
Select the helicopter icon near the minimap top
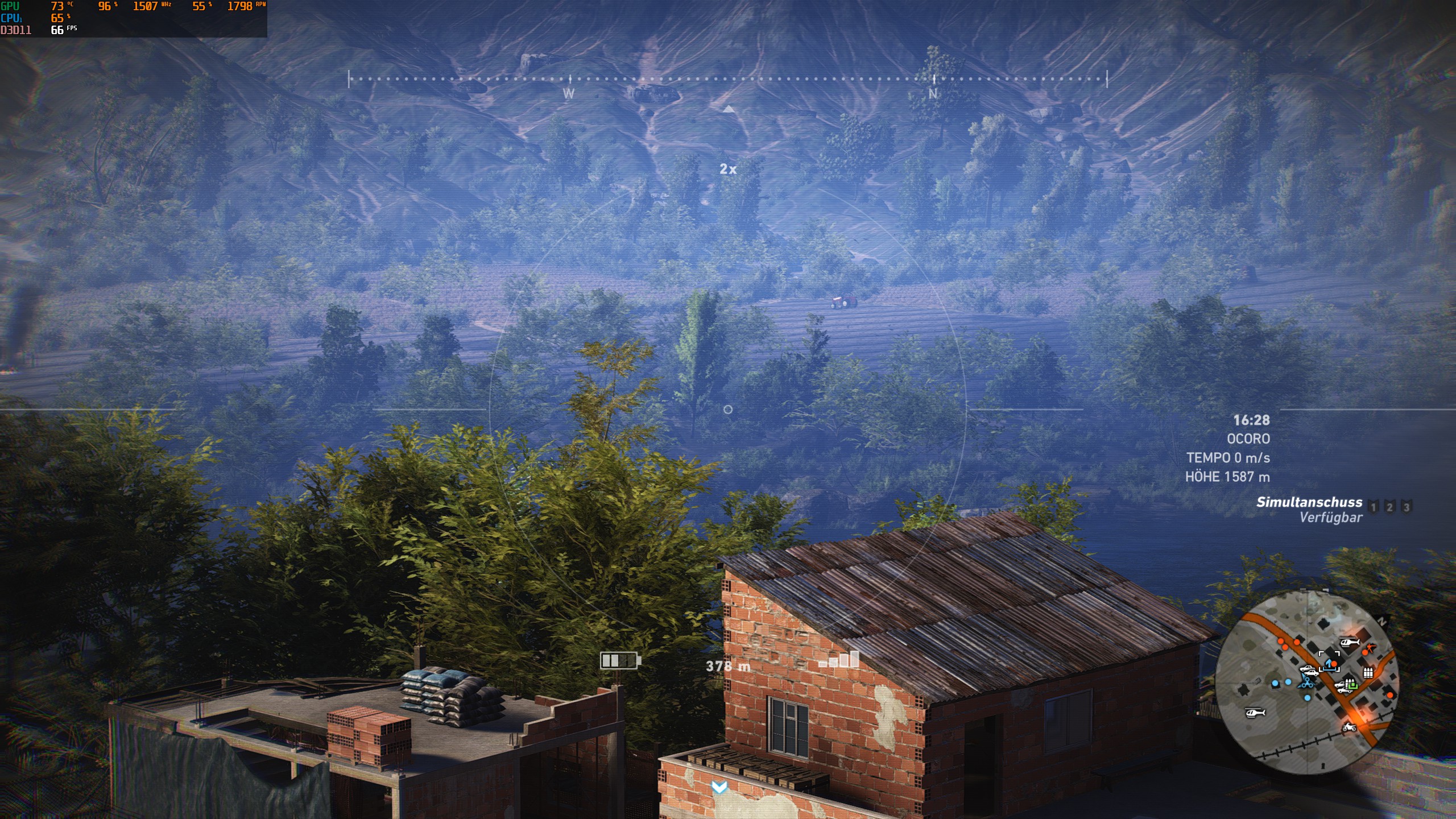click(1350, 642)
